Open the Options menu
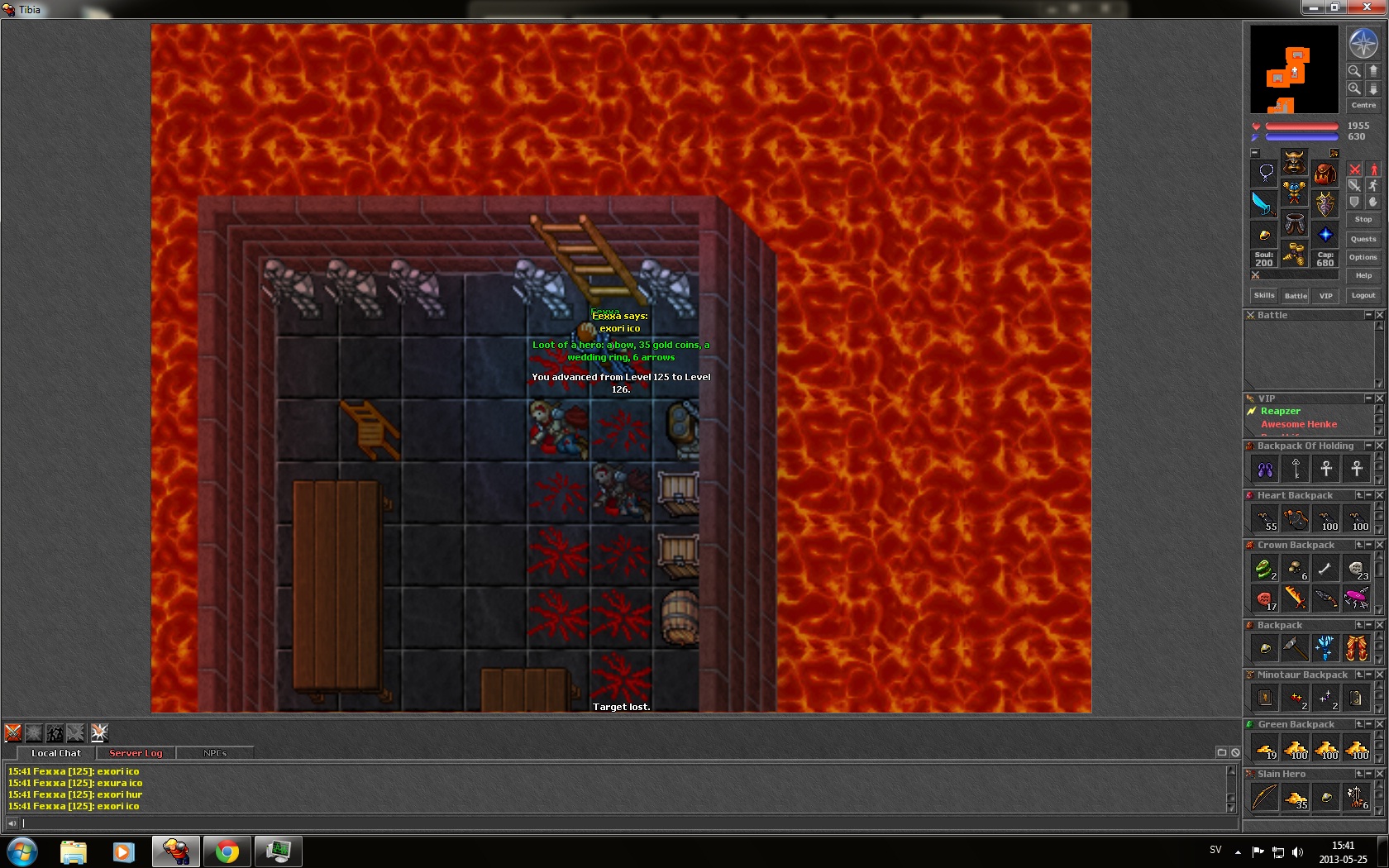The width and height of the screenshot is (1389, 868). coord(1363,257)
